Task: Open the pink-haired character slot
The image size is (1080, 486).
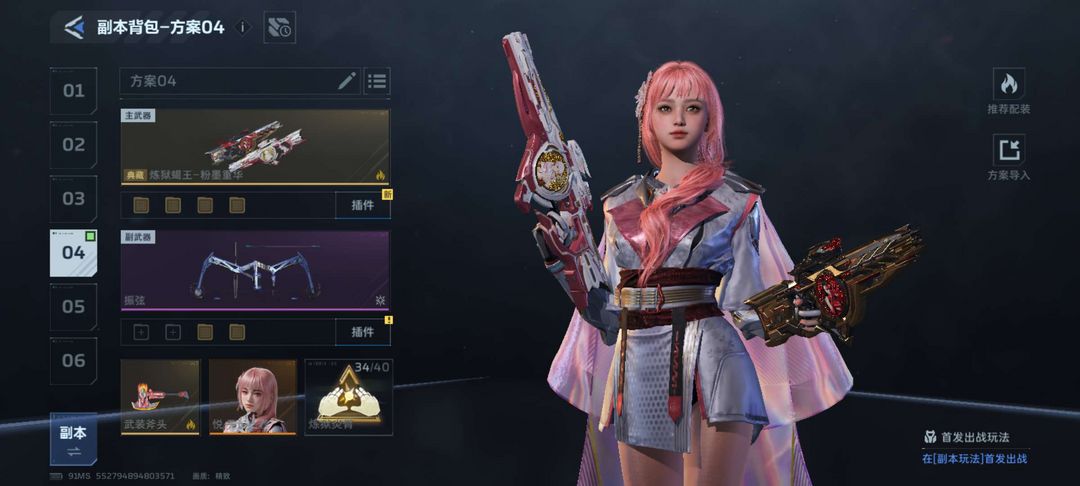Action: (x=252, y=397)
